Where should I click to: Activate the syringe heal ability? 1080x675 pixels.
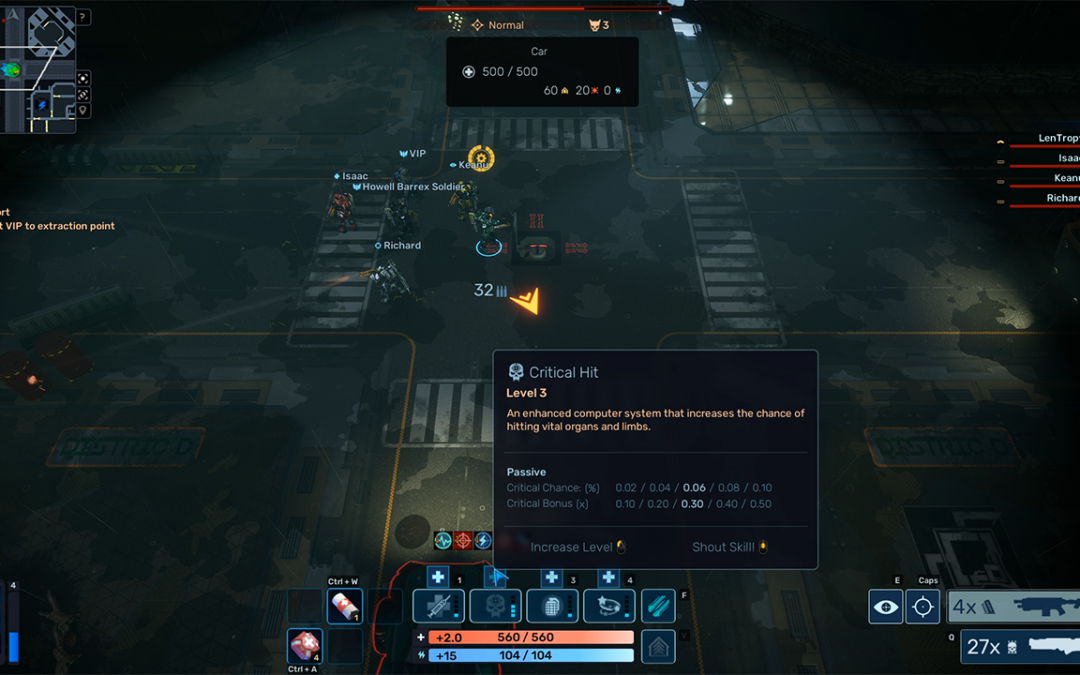(440, 606)
